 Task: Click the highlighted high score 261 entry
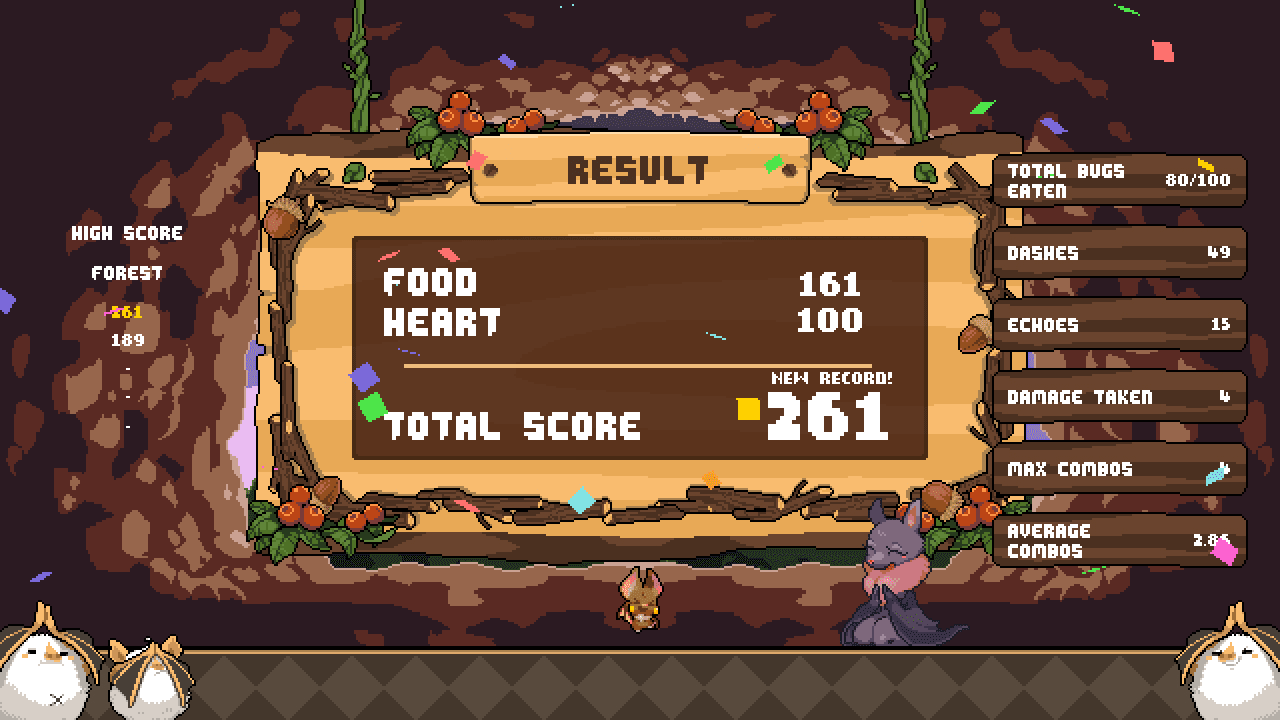pyautogui.click(x=128, y=312)
